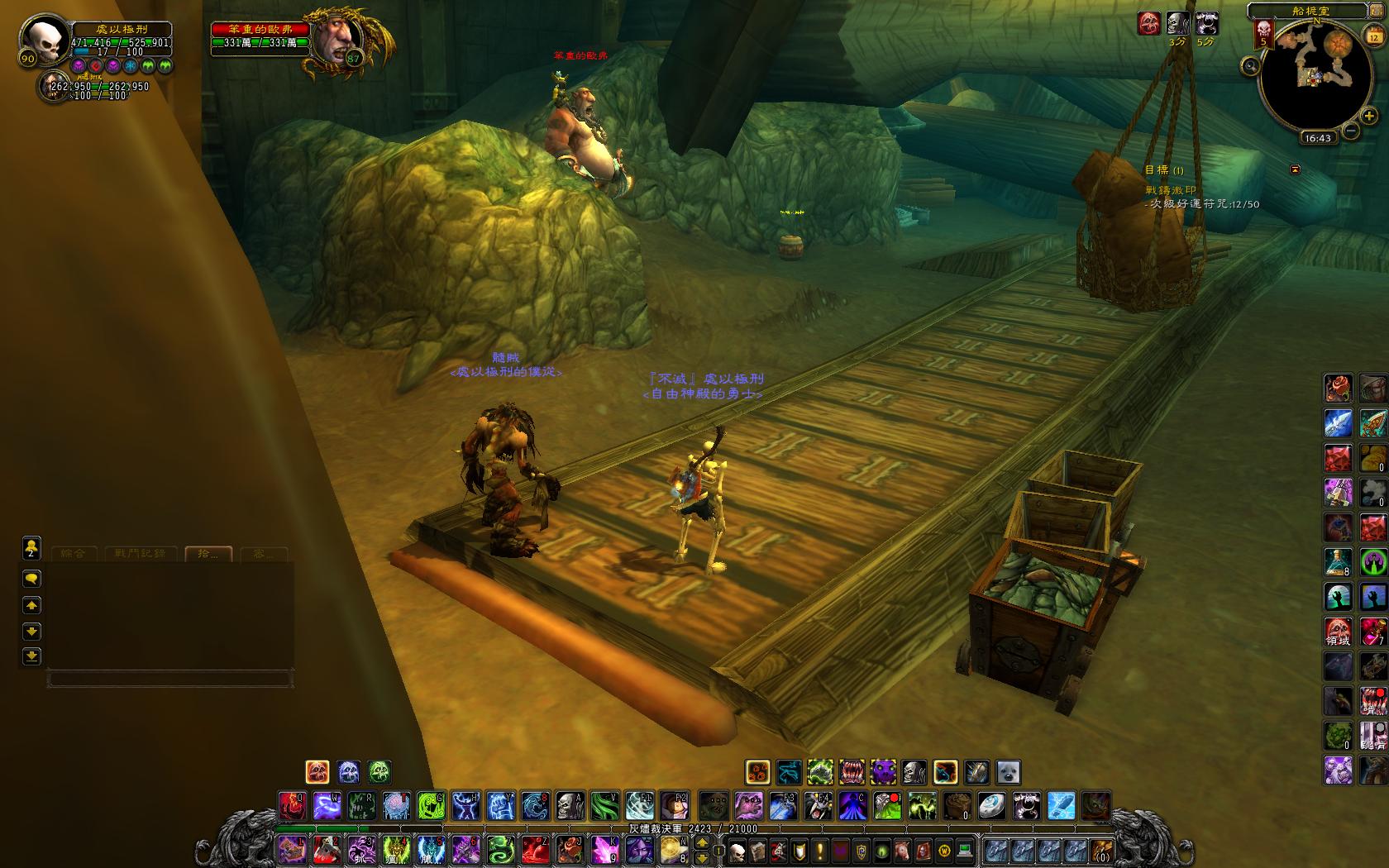This screenshot has width=1389, height=868.
Task: Switch to the 戰鬥記錄 chat tab
Action: (141, 554)
